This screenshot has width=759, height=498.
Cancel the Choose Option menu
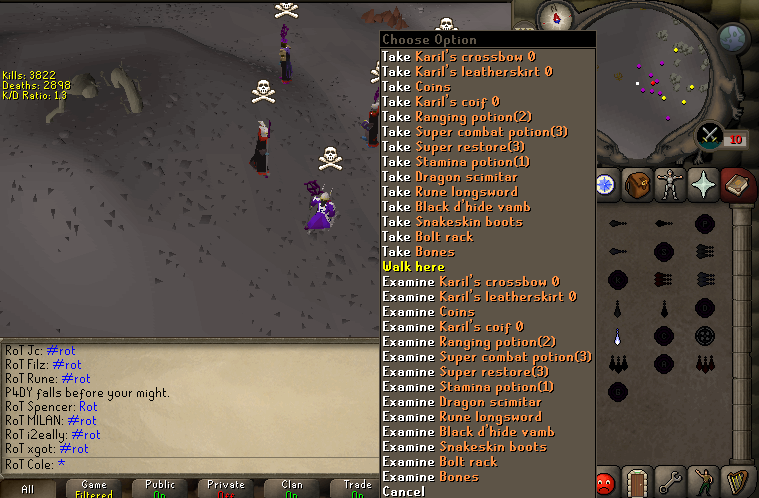click(x=403, y=491)
